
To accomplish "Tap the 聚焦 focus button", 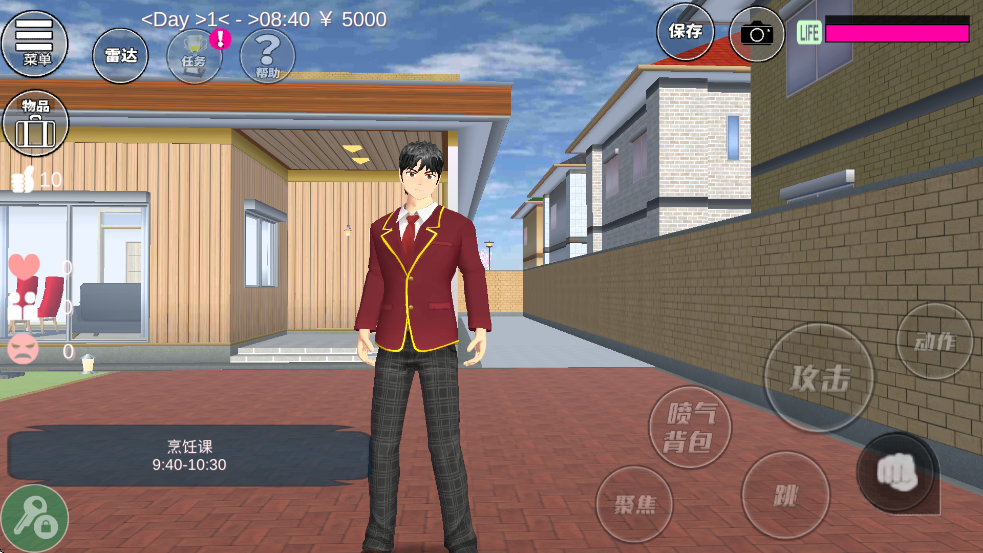I will (634, 503).
